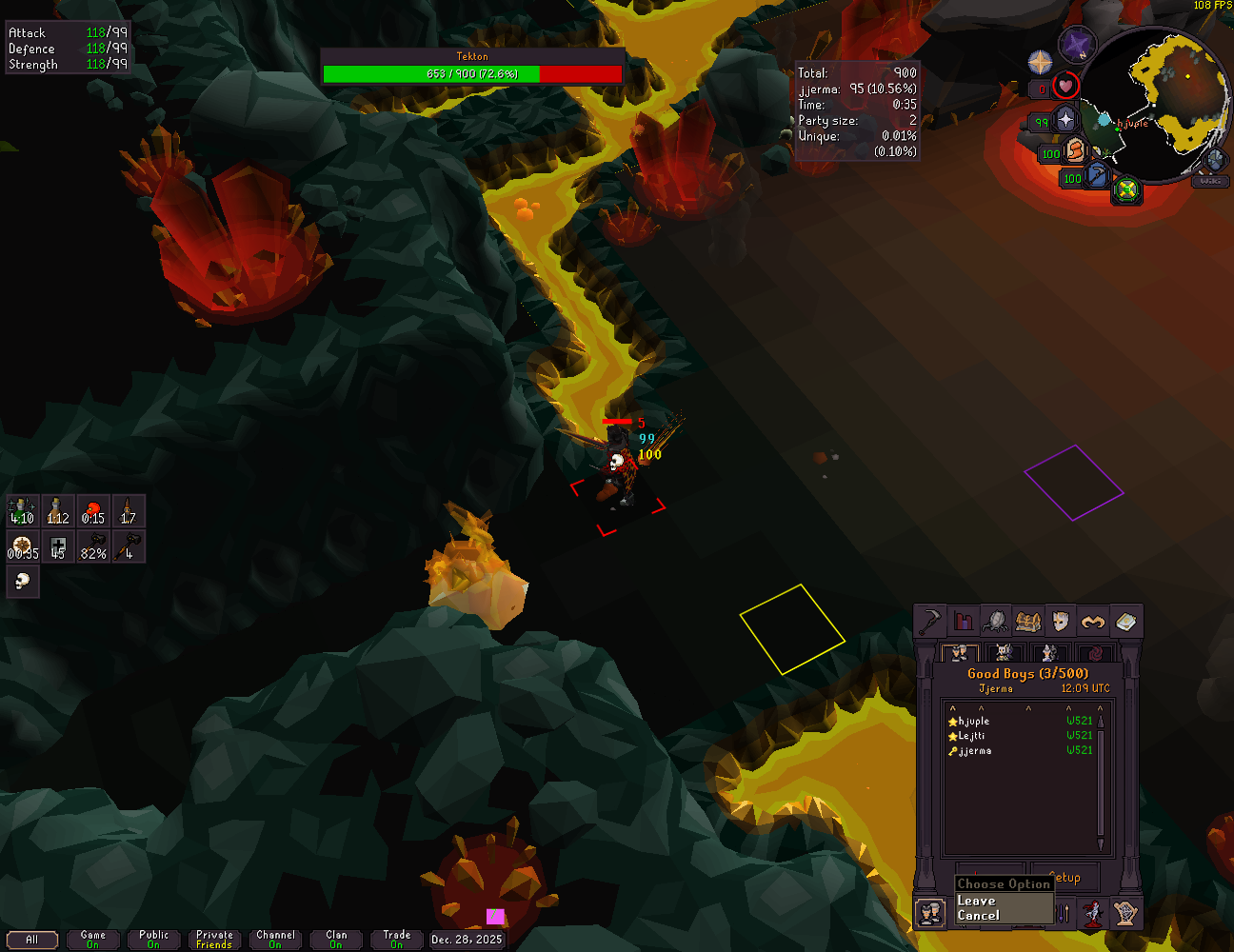Select Lejtti in the channel member list
Viewport: 1234px width, 952px height.
click(971, 736)
